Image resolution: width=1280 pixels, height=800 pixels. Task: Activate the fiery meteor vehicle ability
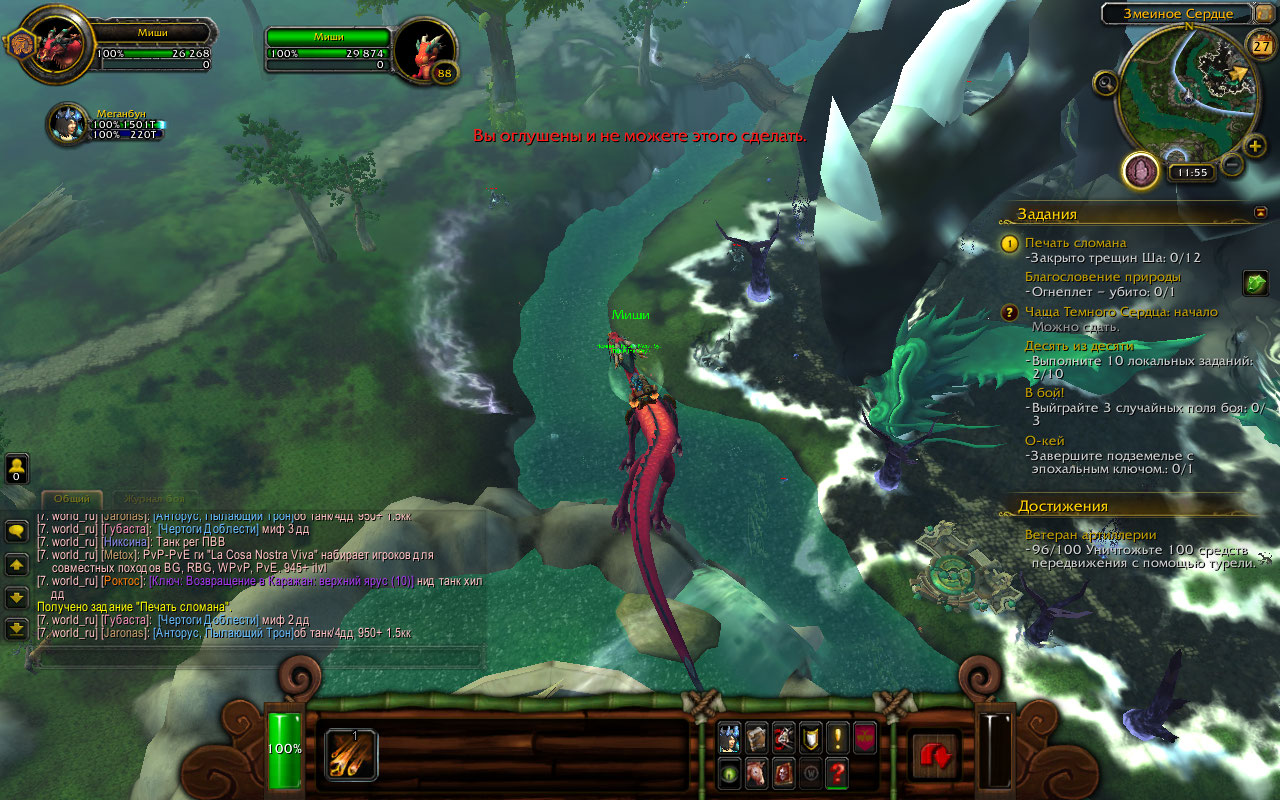coord(351,754)
